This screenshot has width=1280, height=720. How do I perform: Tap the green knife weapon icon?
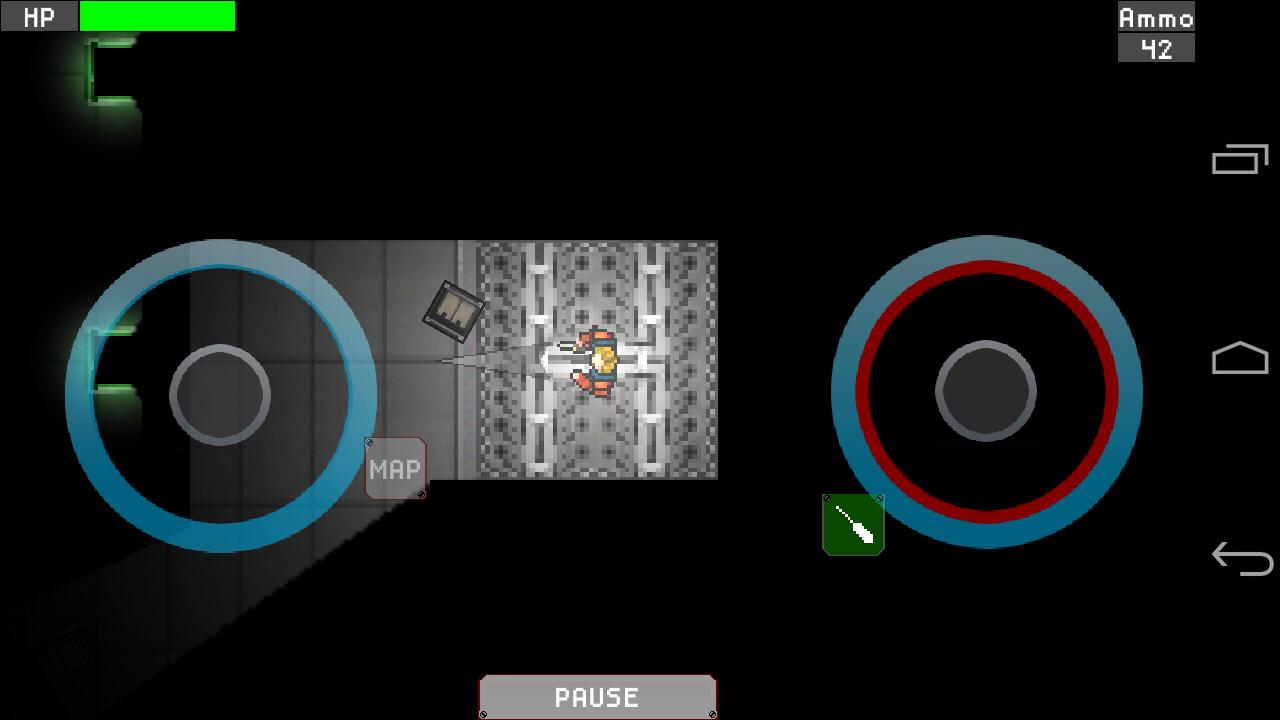click(x=852, y=523)
